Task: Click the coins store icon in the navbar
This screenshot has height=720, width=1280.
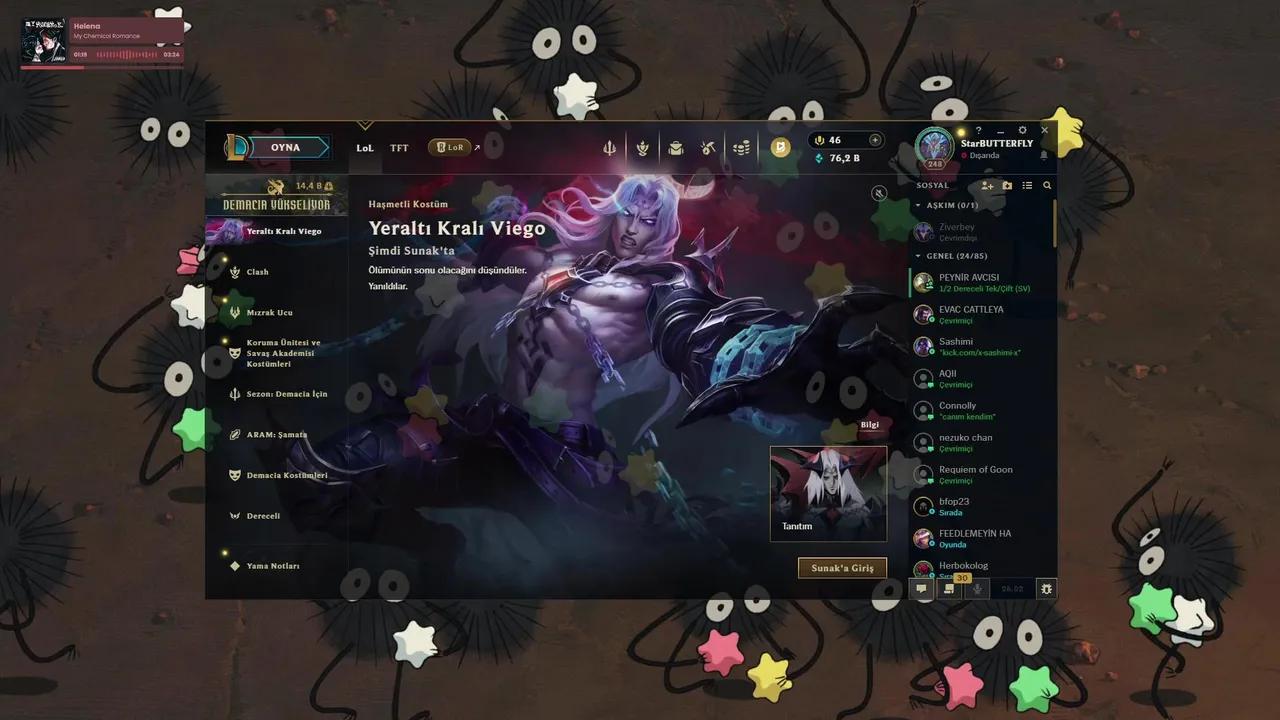Action: click(740, 146)
